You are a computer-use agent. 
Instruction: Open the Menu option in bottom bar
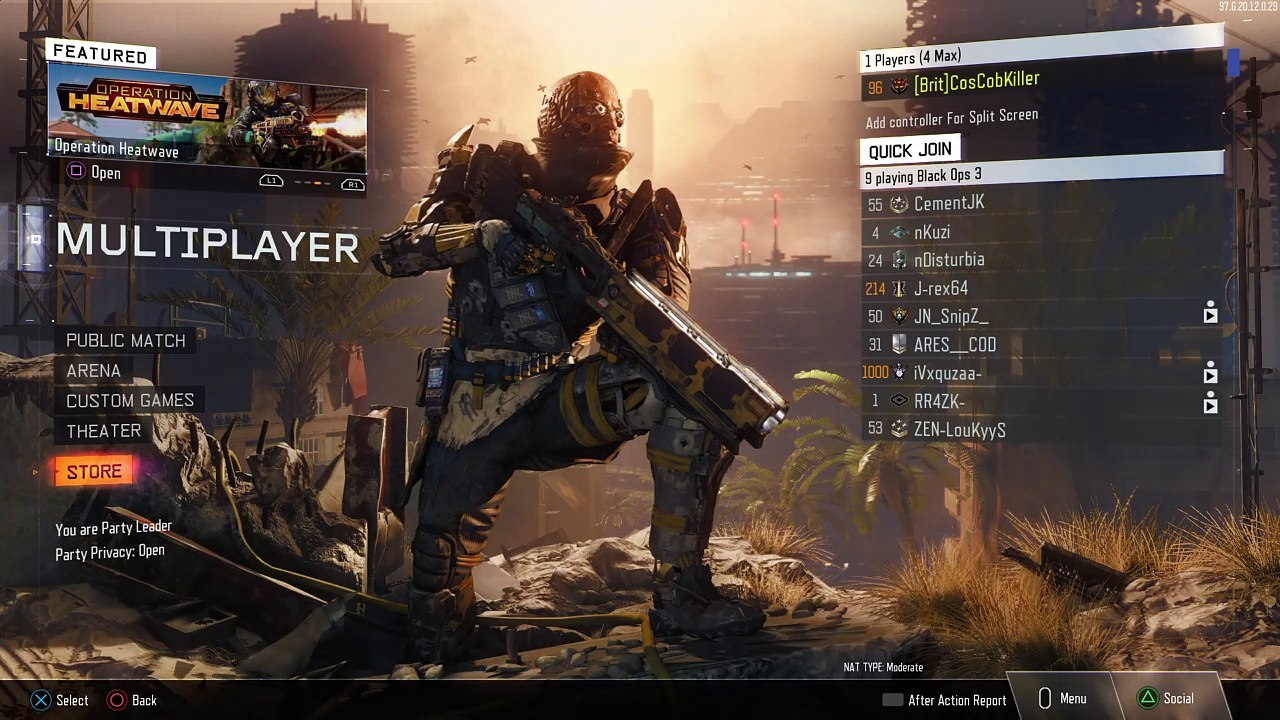click(x=1063, y=699)
